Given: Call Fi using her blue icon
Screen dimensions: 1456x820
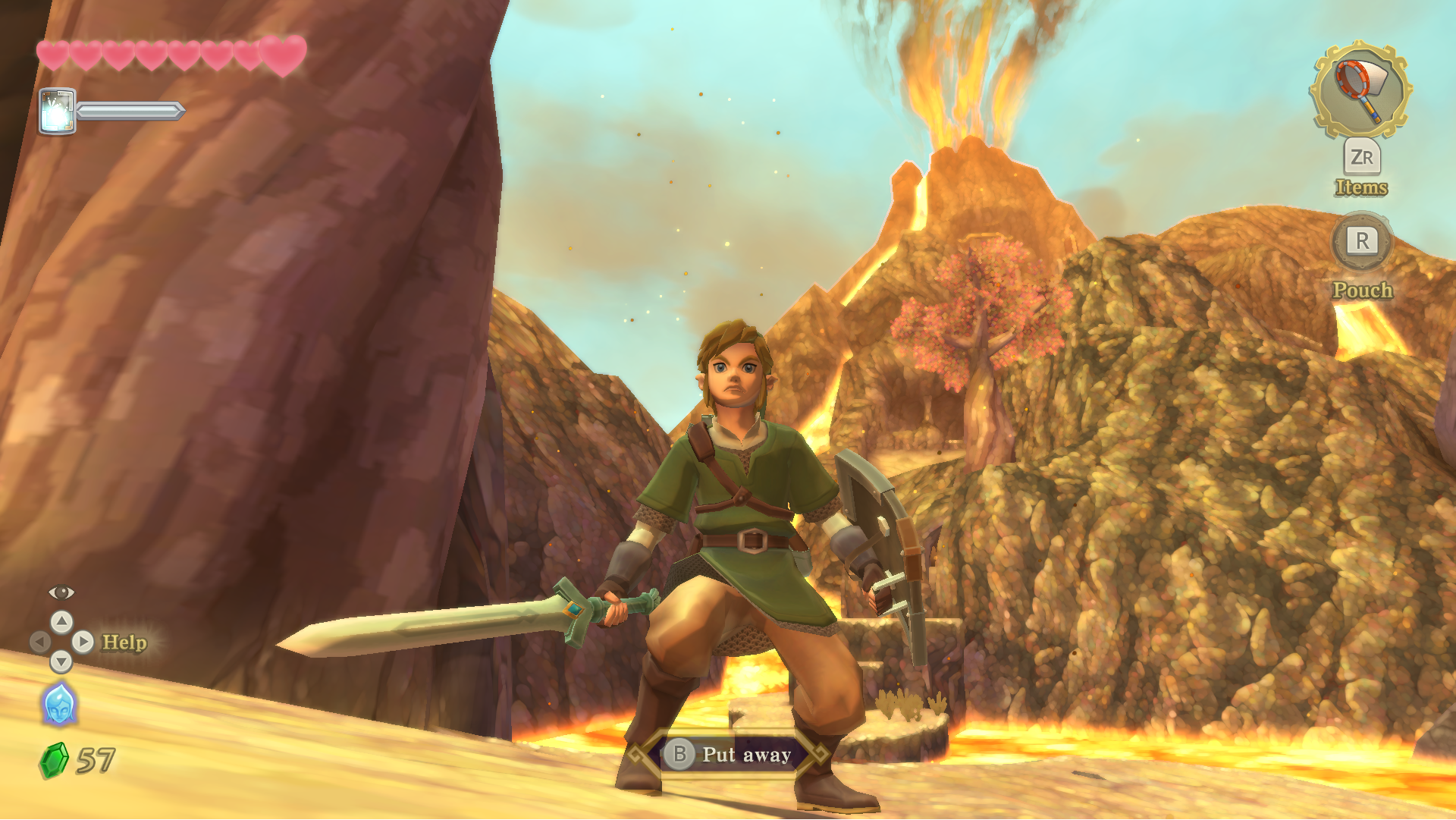Looking at the screenshot, I should pos(59,705).
